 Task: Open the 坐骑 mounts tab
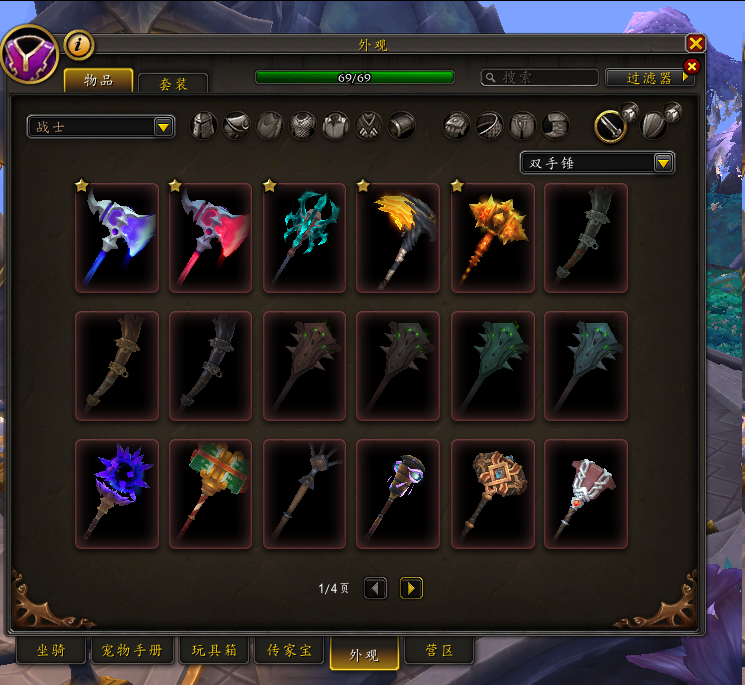tap(50, 651)
